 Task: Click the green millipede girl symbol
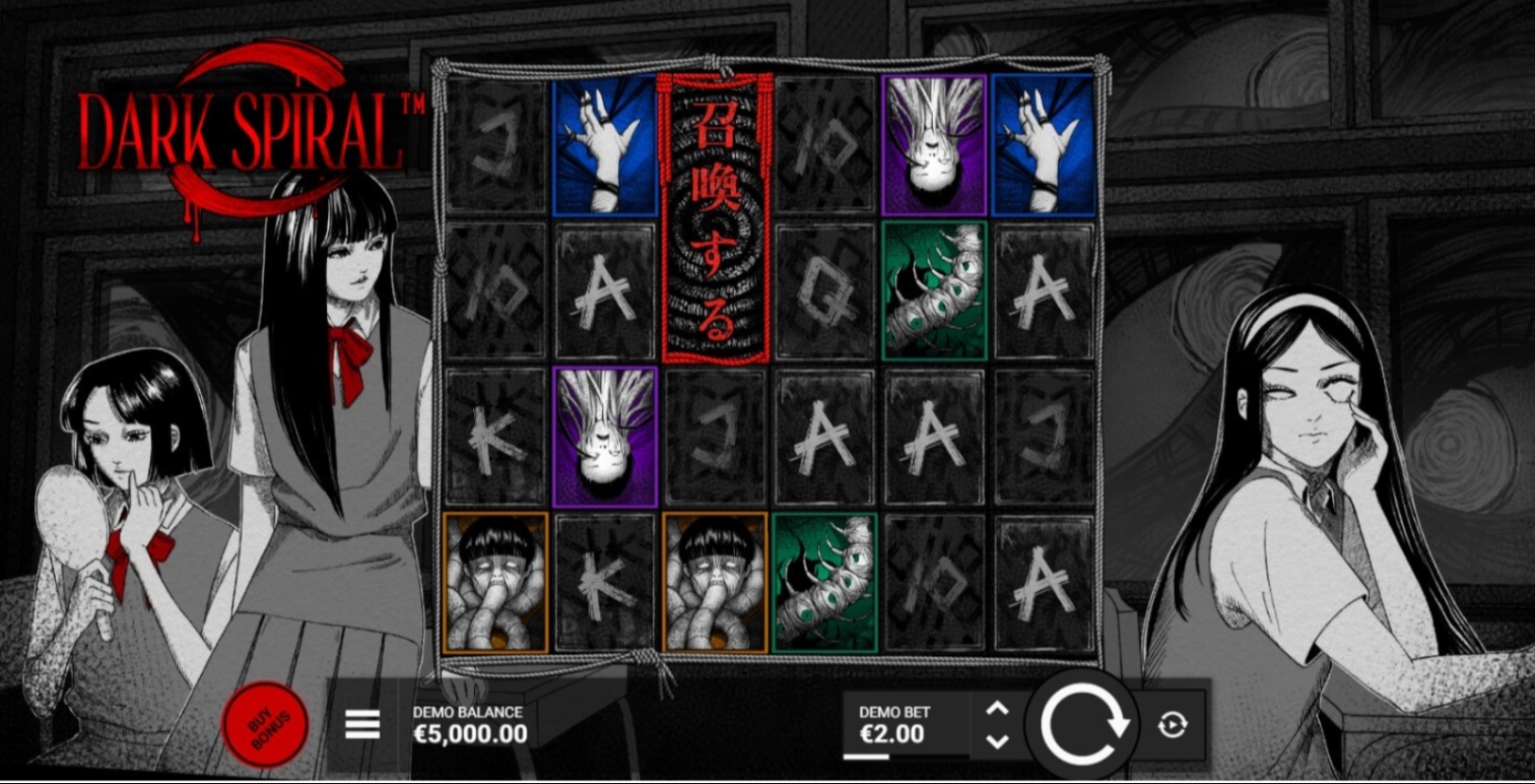pos(932,289)
